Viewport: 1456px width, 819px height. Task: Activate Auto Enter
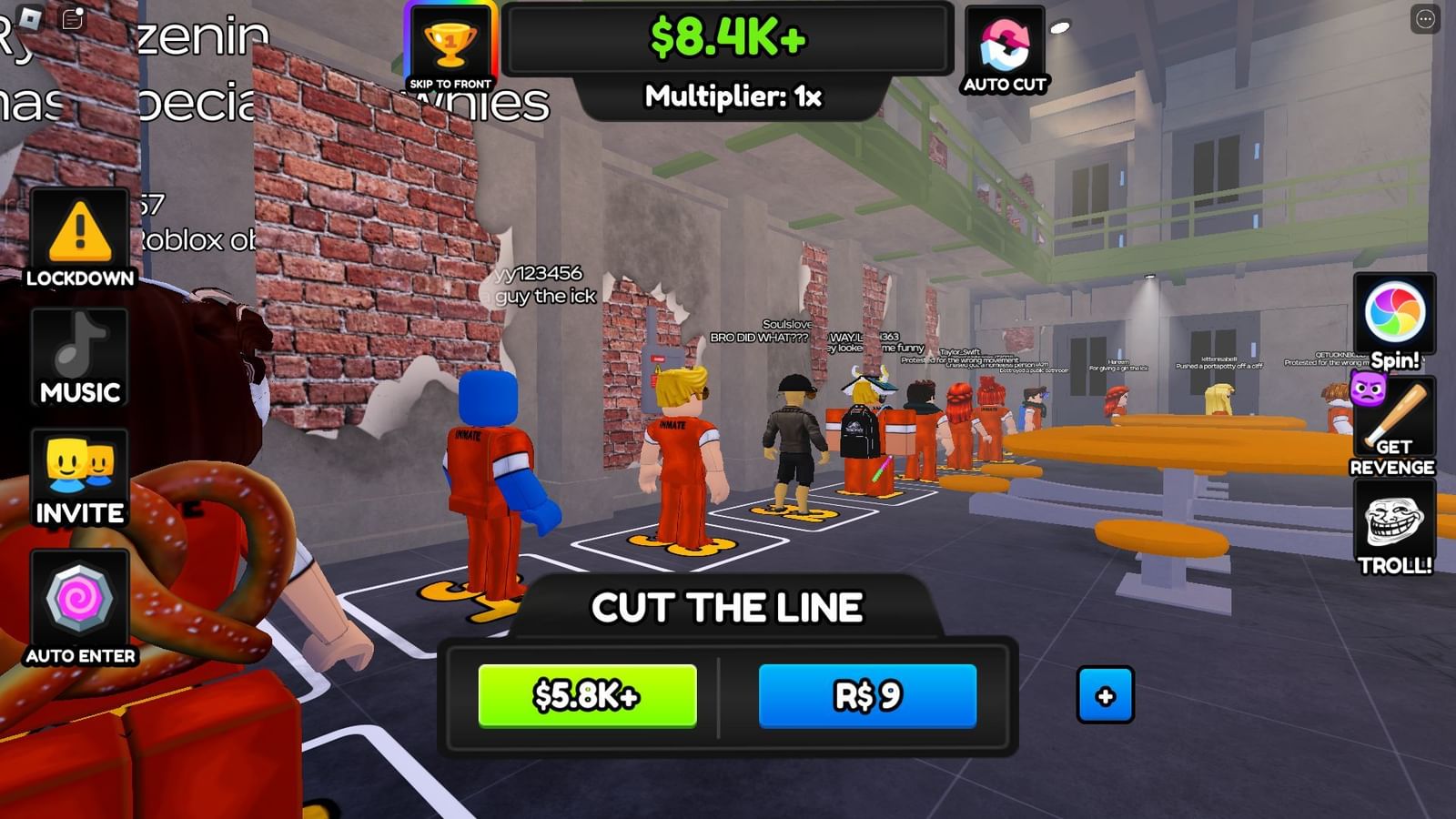pos(80,603)
